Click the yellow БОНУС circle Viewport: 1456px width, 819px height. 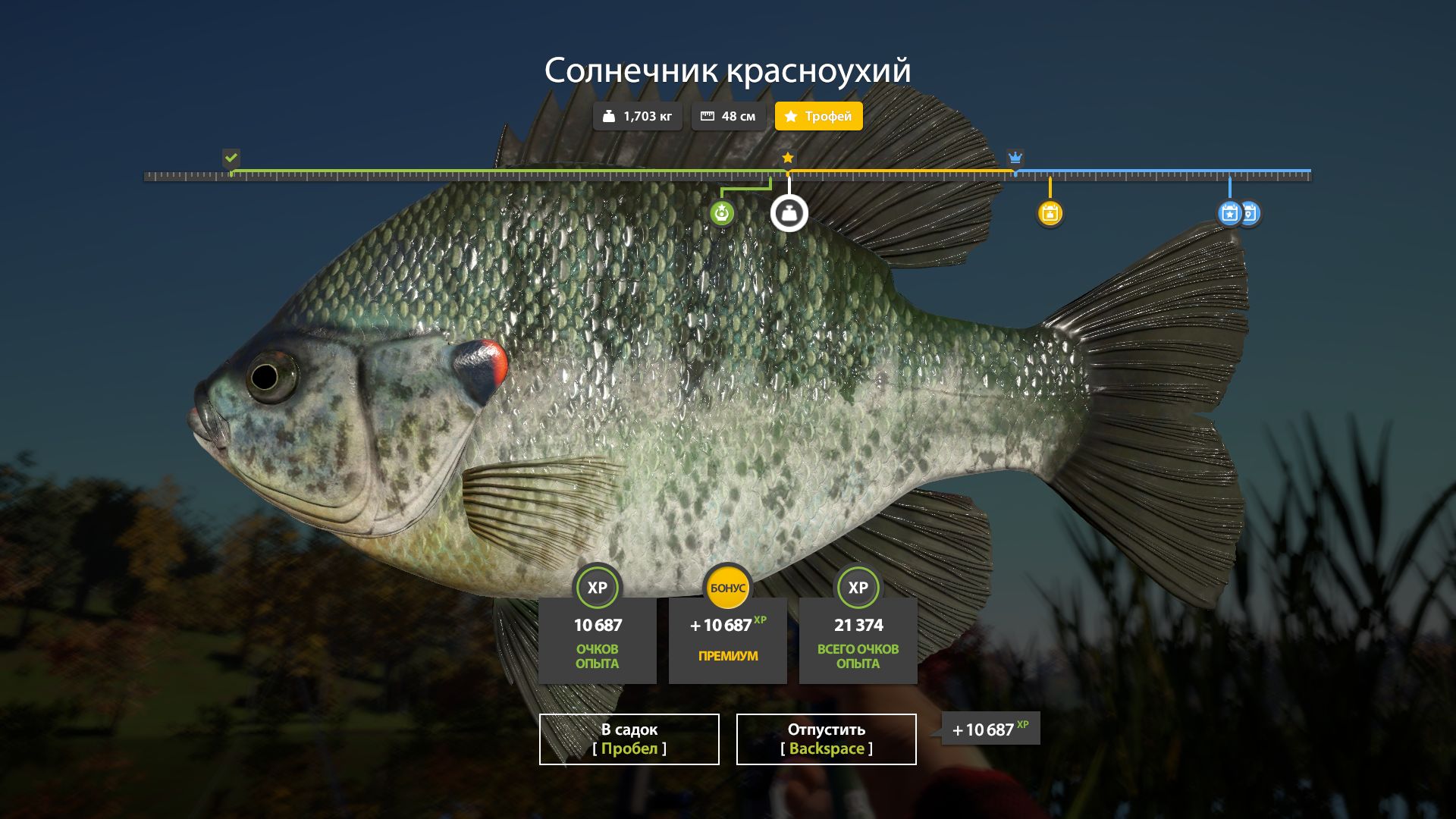pos(727,587)
